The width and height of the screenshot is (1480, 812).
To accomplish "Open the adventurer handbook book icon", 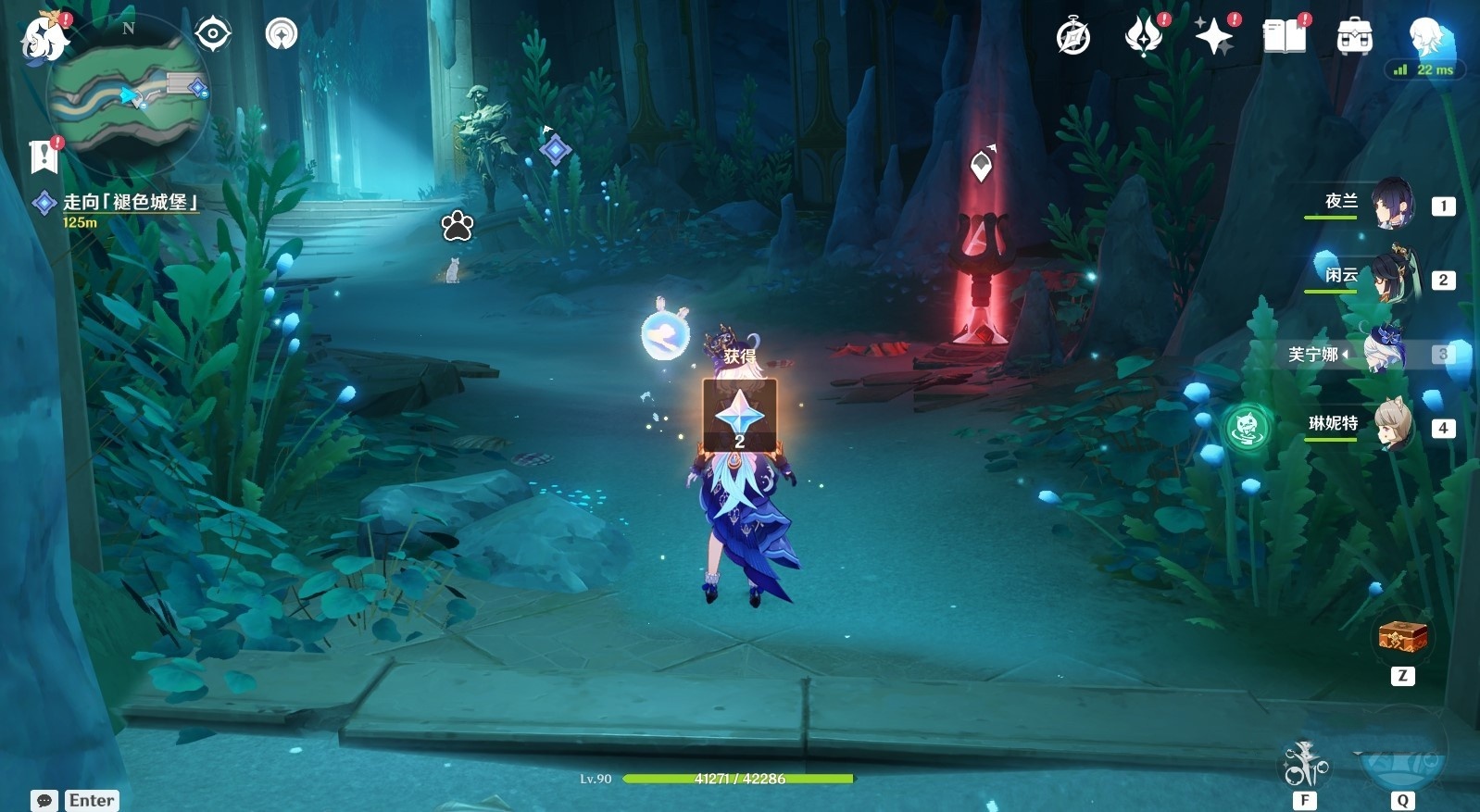I will pos(1285,37).
